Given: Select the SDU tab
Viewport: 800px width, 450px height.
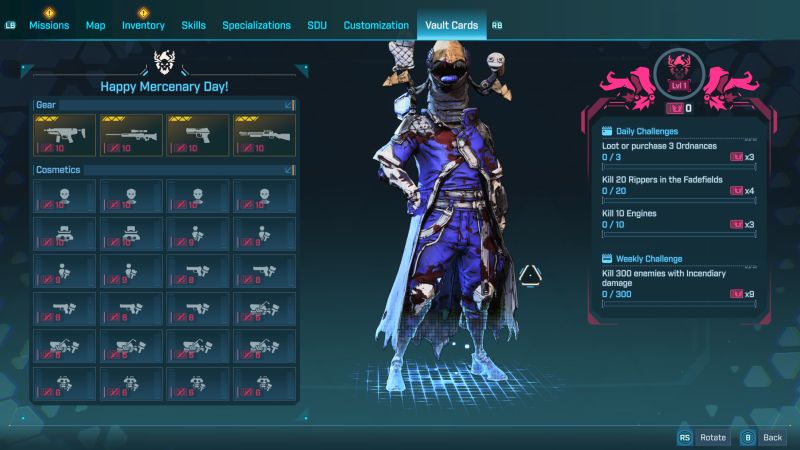Looking at the screenshot, I should (317, 25).
